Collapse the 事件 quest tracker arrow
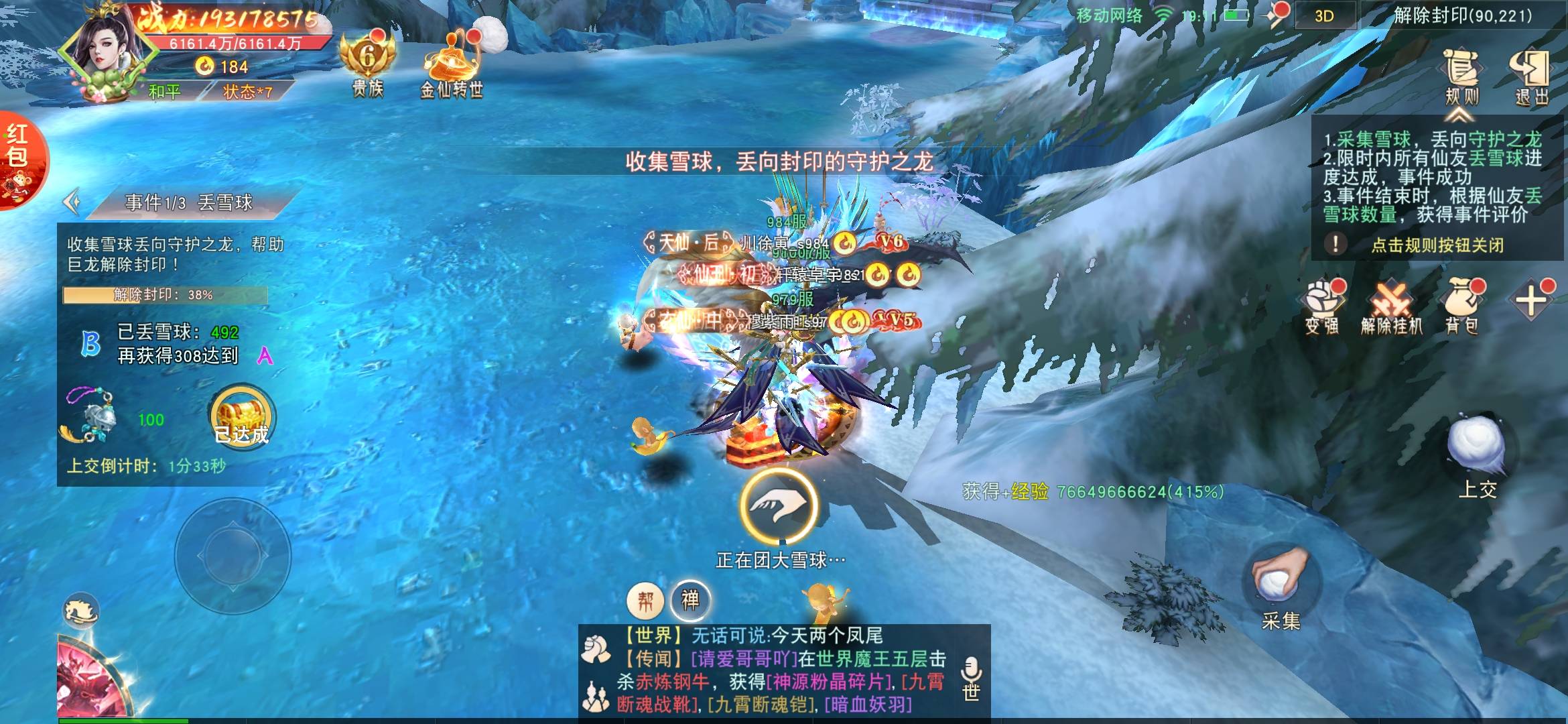1568x724 pixels. 72,202
